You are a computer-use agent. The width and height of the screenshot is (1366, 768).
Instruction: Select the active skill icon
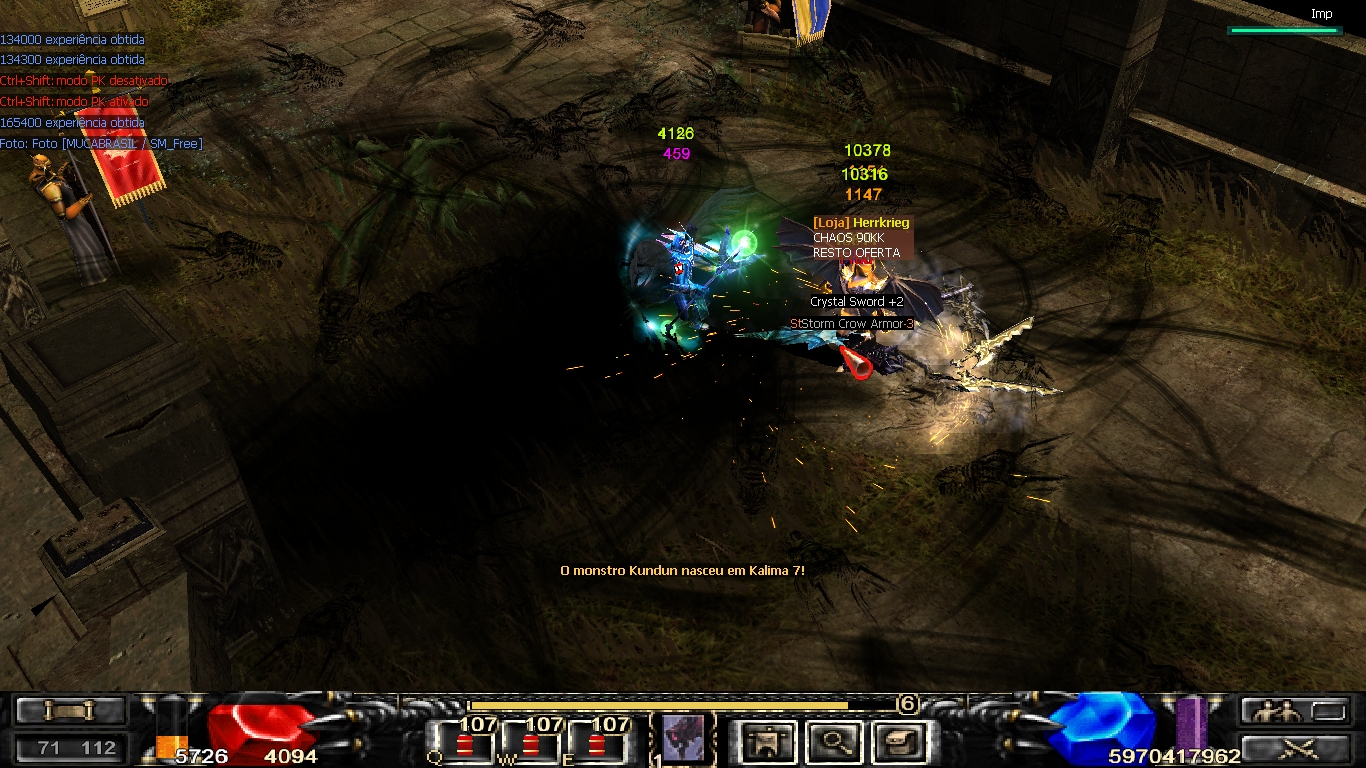click(x=683, y=738)
